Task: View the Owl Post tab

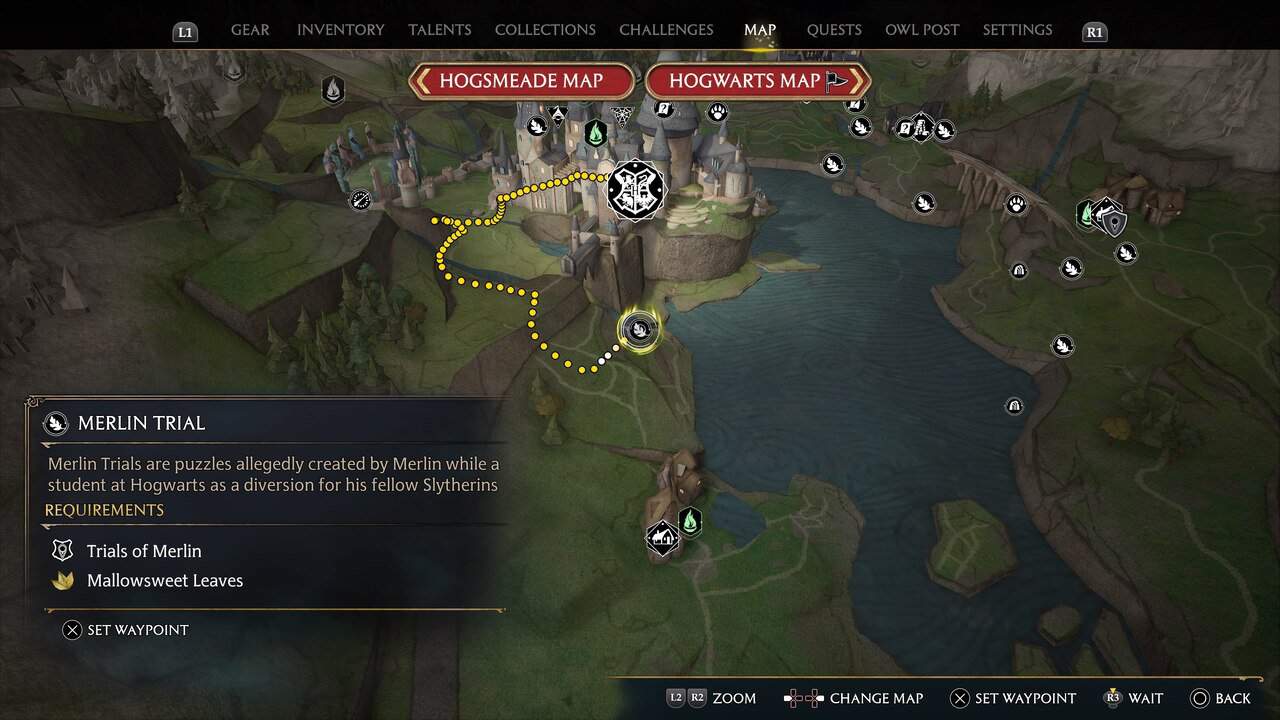Action: (922, 30)
